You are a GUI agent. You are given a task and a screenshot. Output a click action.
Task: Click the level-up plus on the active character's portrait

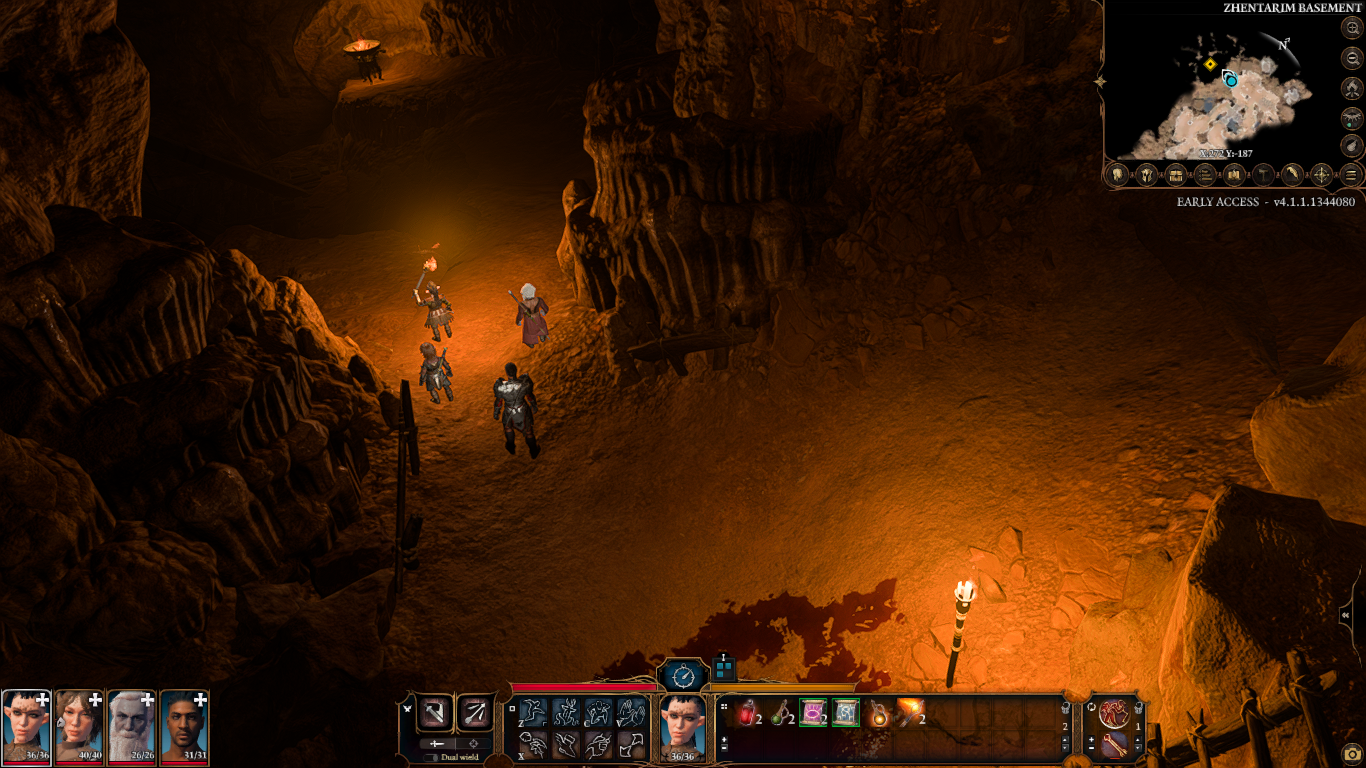click(x=41, y=701)
